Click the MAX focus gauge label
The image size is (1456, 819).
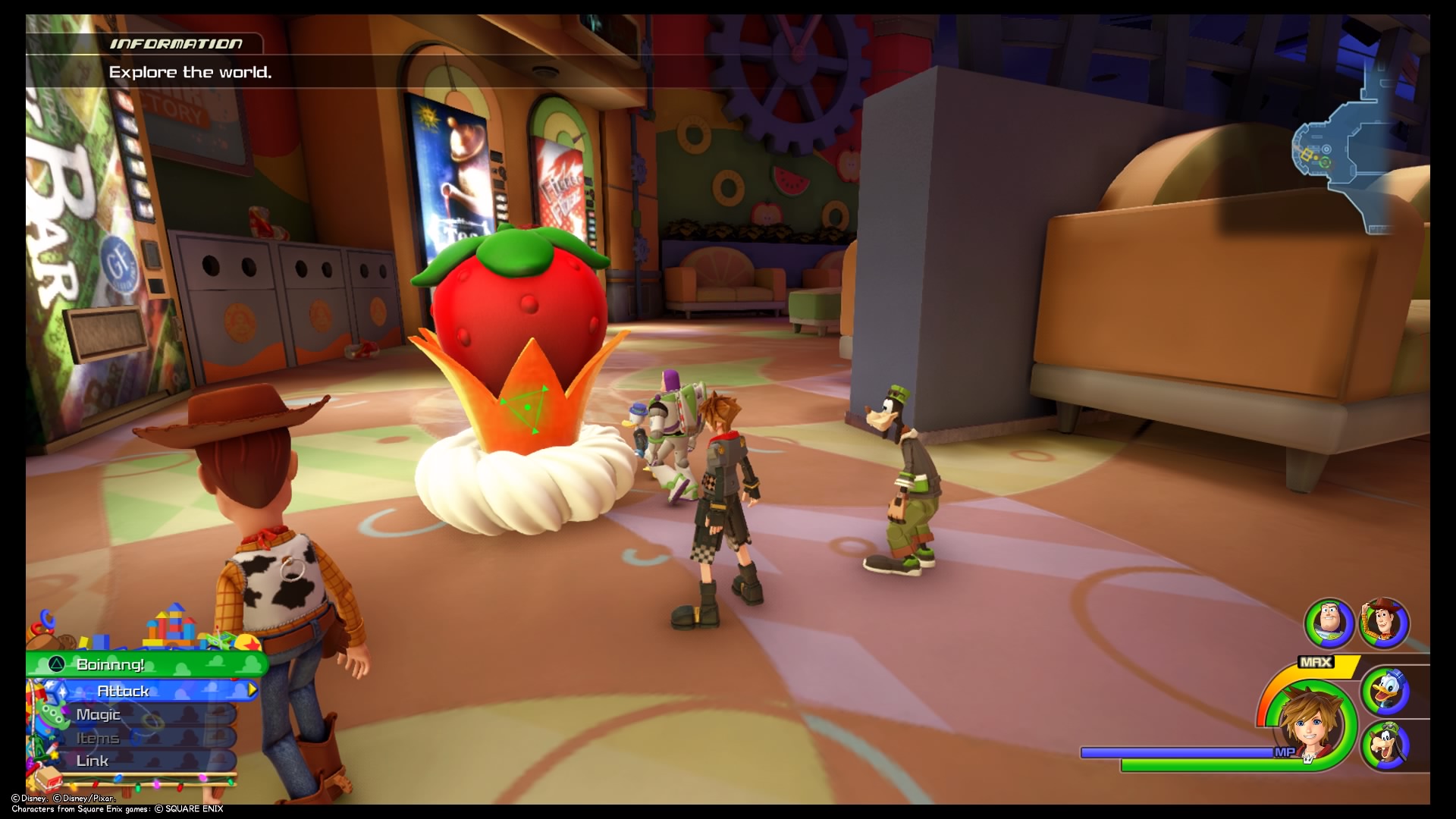point(1317,663)
